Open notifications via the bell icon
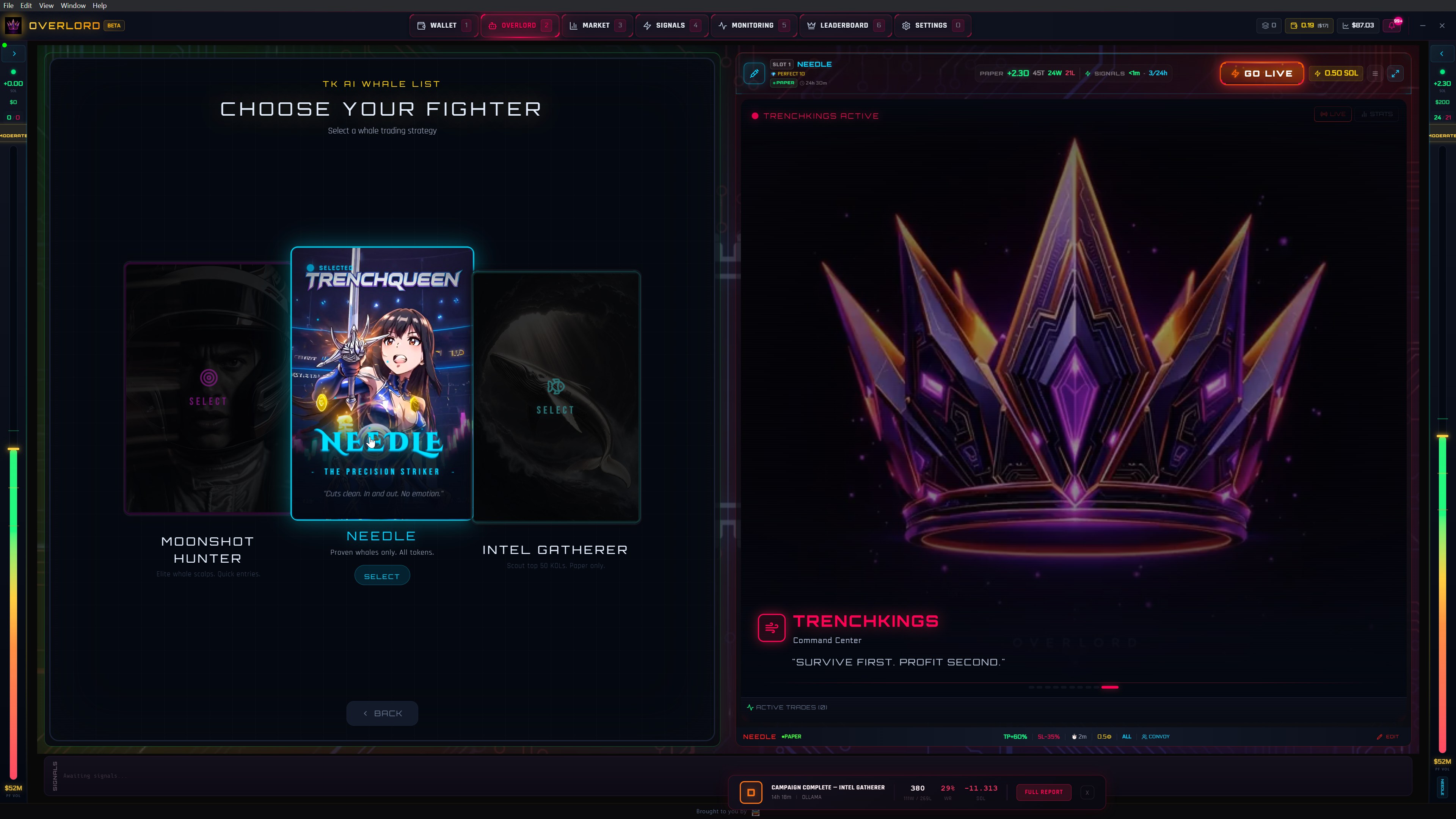 [1392, 25]
